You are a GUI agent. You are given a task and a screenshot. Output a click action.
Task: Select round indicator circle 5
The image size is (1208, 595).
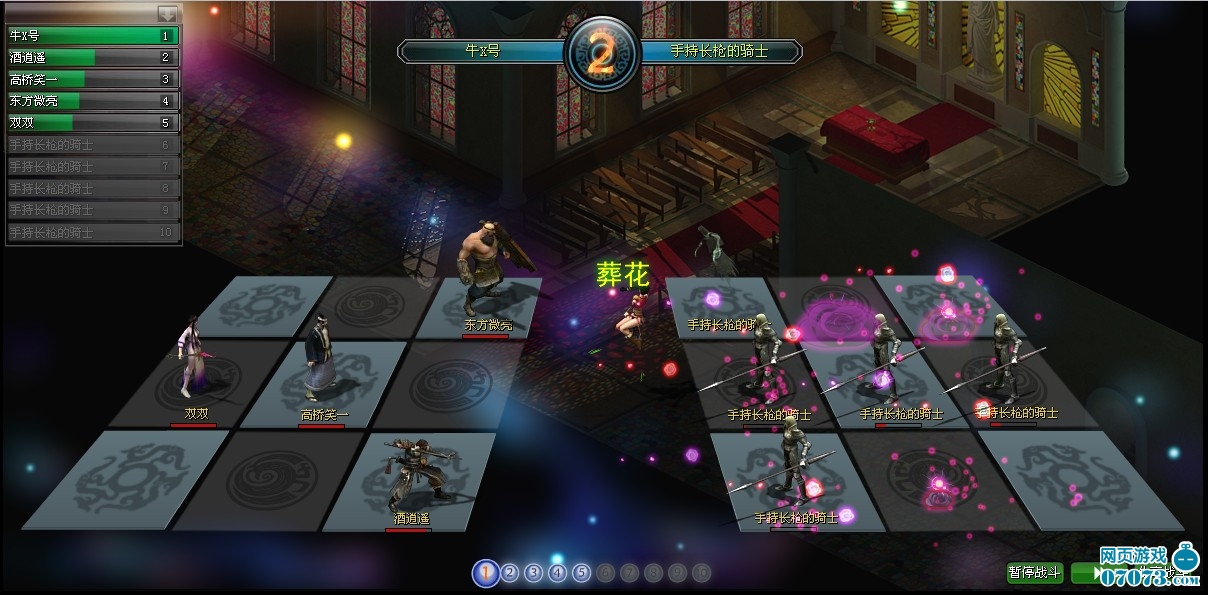(582, 573)
